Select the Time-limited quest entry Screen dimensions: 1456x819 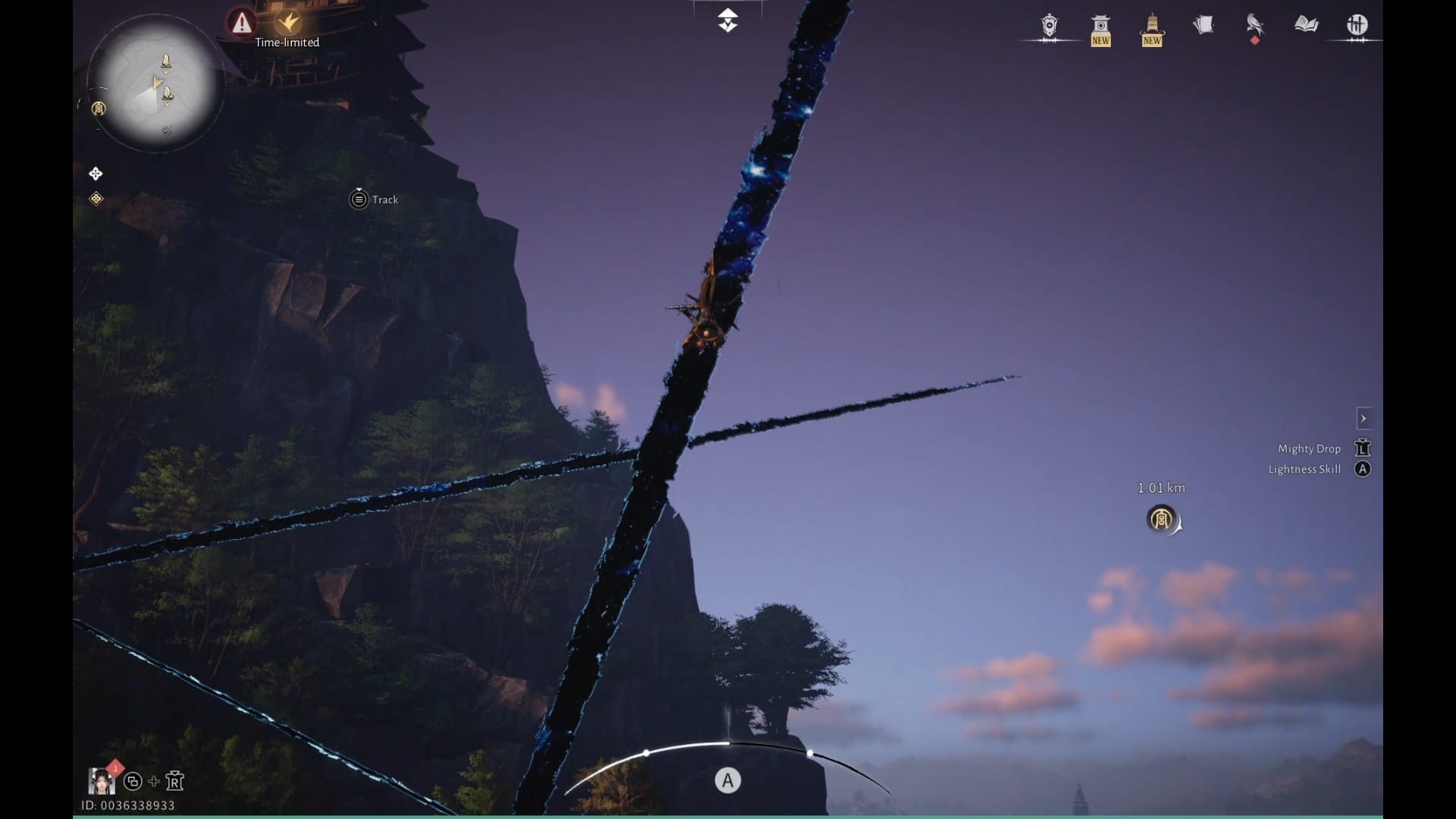(288, 42)
